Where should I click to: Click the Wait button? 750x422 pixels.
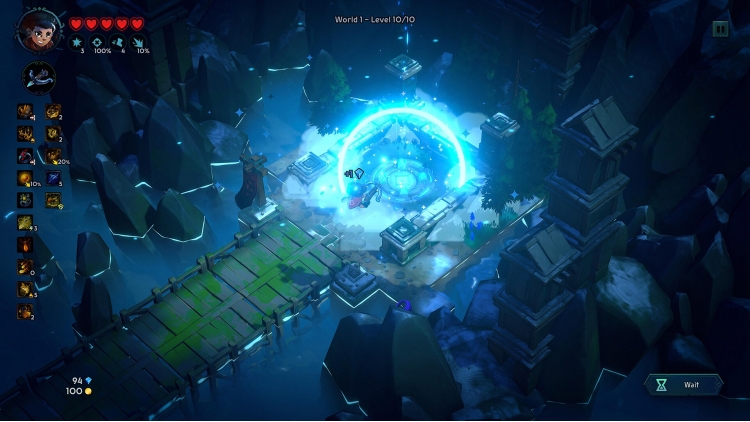(684, 383)
